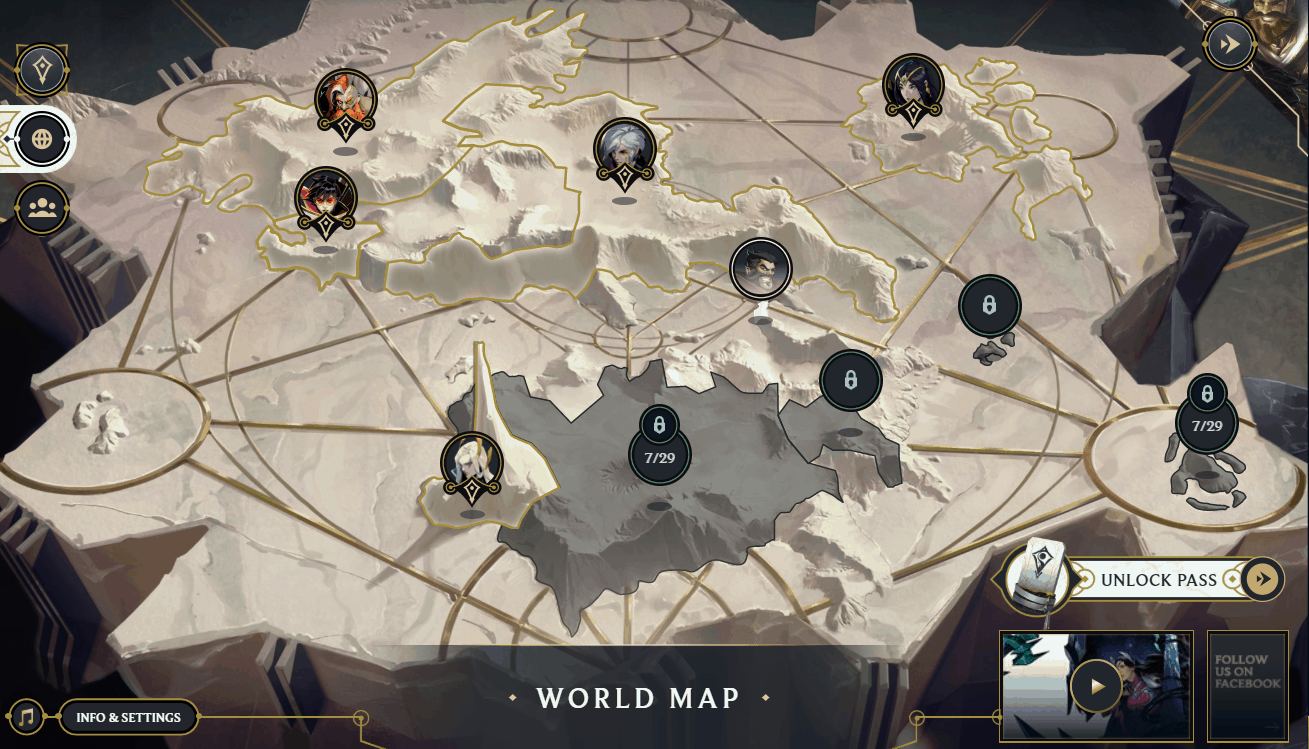Open the group of people tab

click(x=42, y=208)
